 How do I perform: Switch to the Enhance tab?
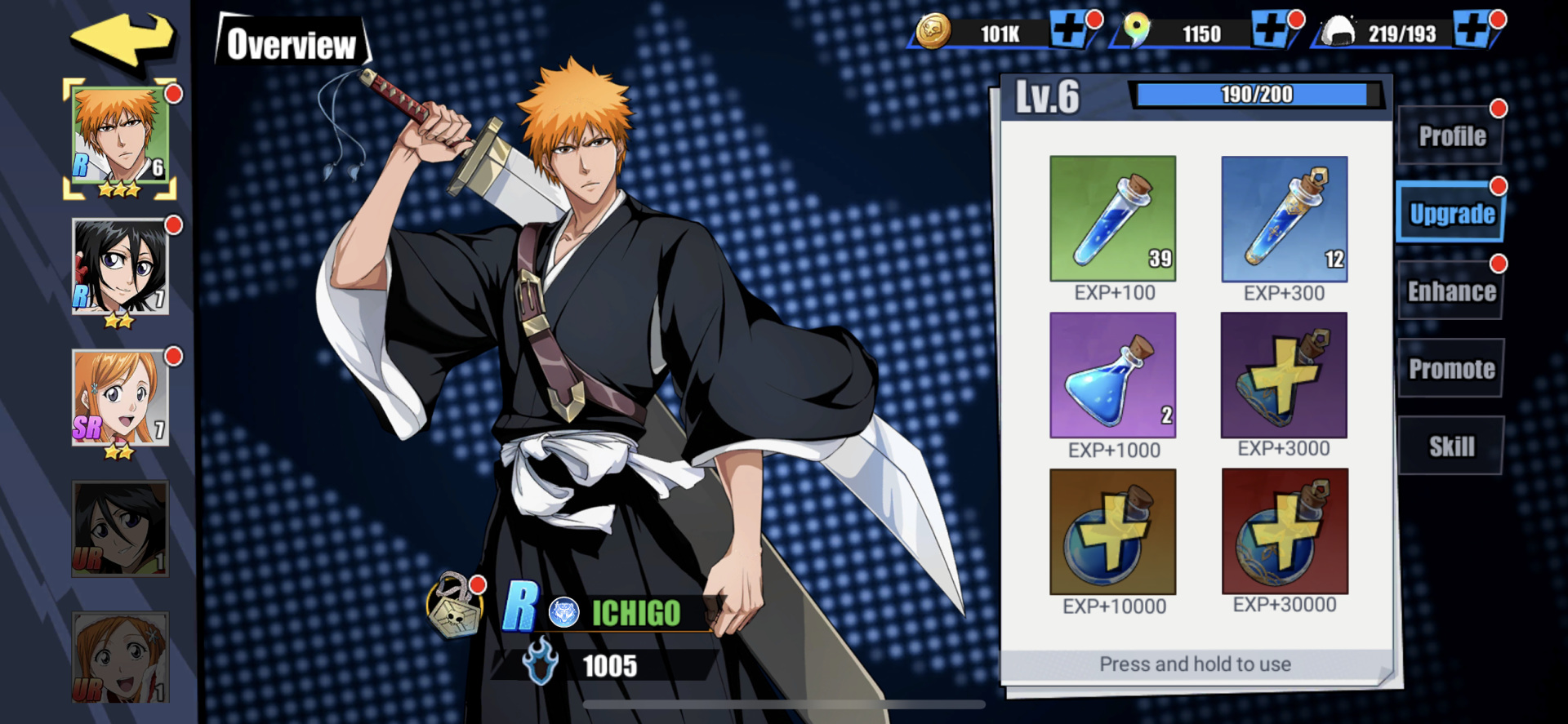point(1450,291)
